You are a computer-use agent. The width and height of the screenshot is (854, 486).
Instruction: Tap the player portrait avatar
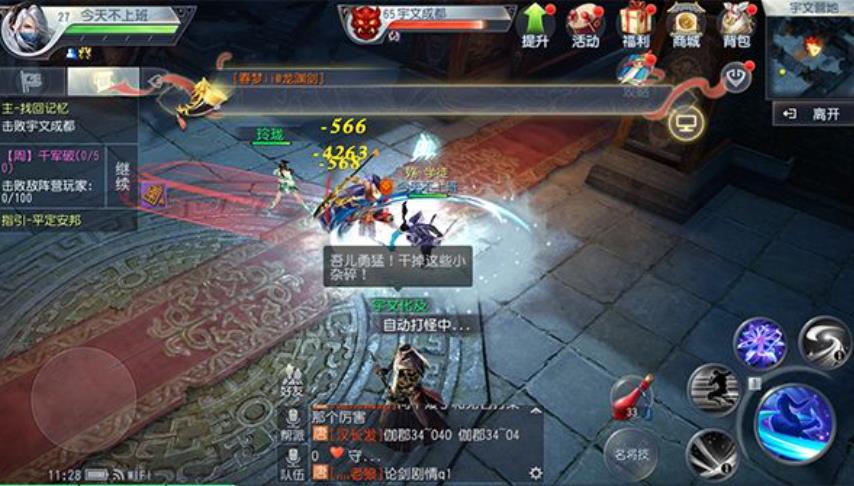pos(24,30)
